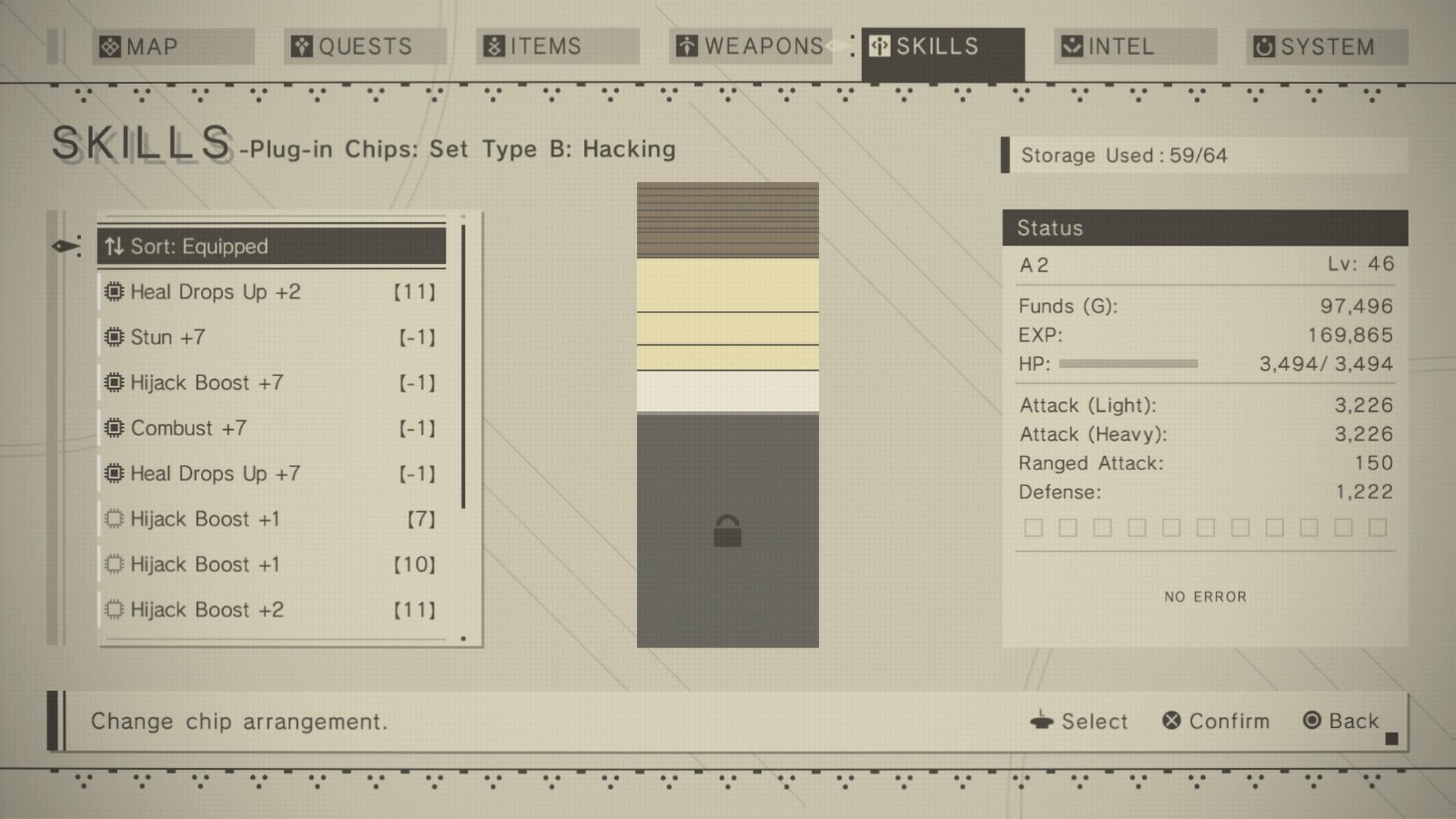
Task: Click the ITEMS flask icon
Action: coord(493,46)
